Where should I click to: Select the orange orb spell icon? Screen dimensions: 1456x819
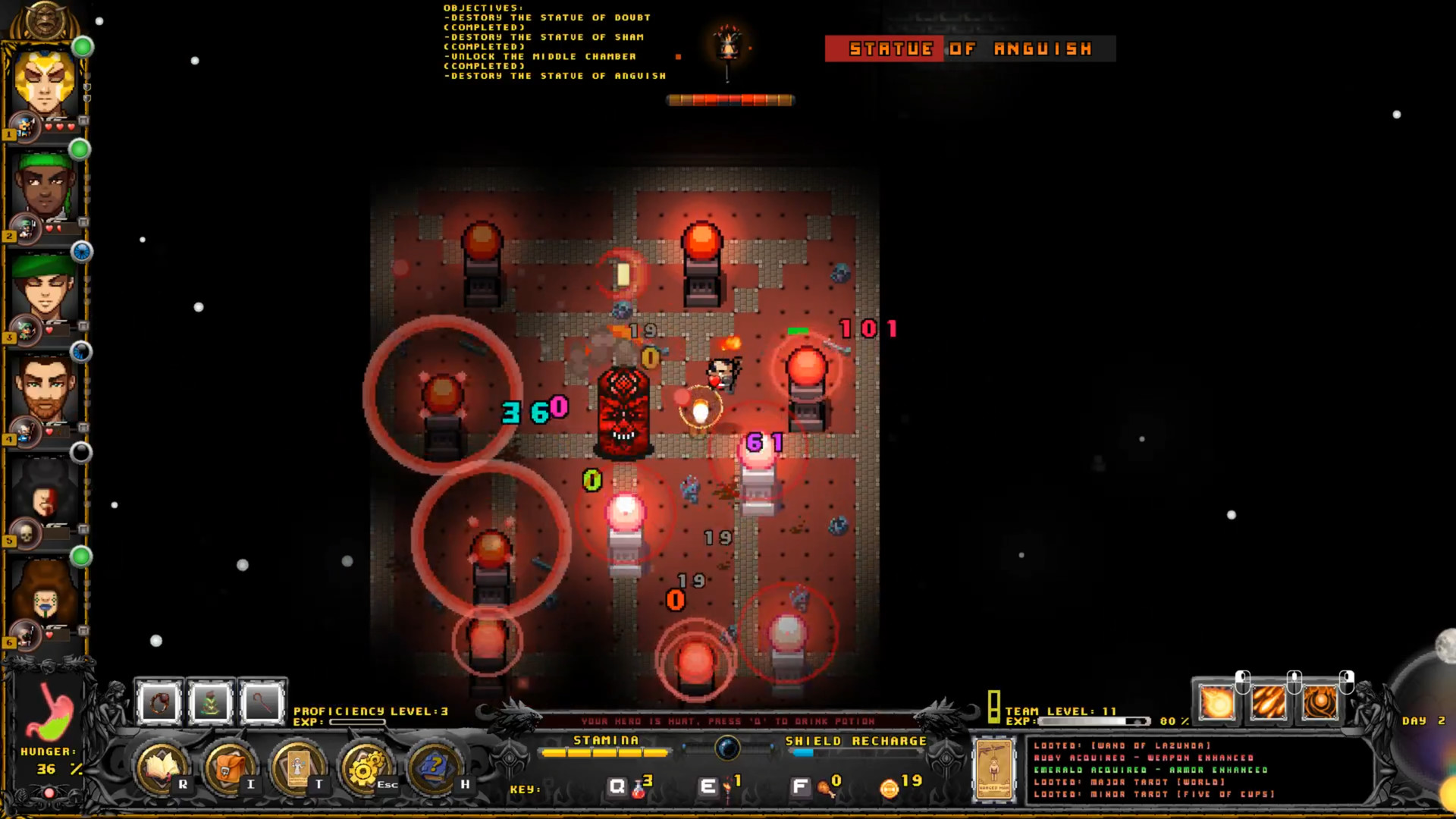1319,702
